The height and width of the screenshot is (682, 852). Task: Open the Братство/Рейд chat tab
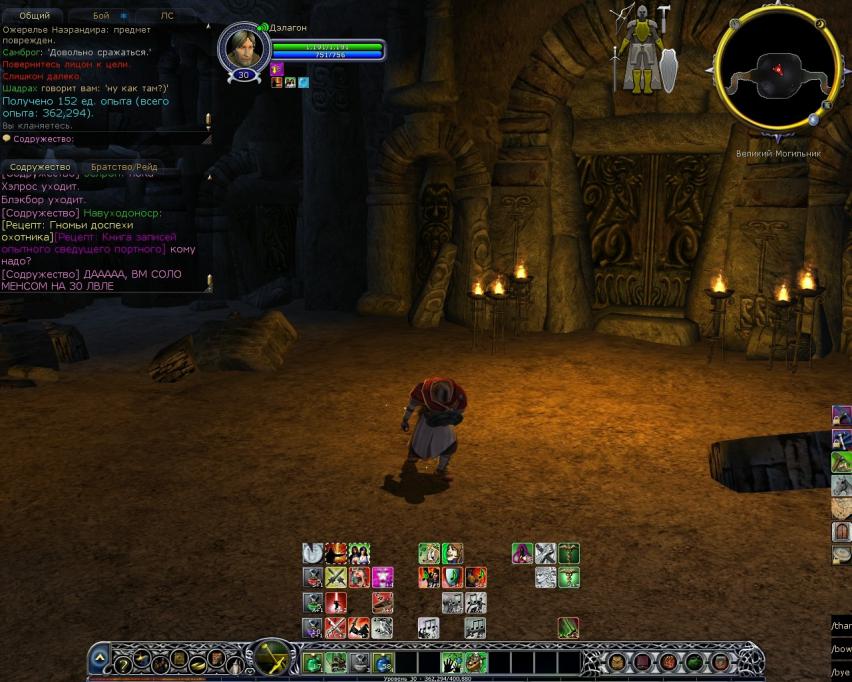[124, 167]
